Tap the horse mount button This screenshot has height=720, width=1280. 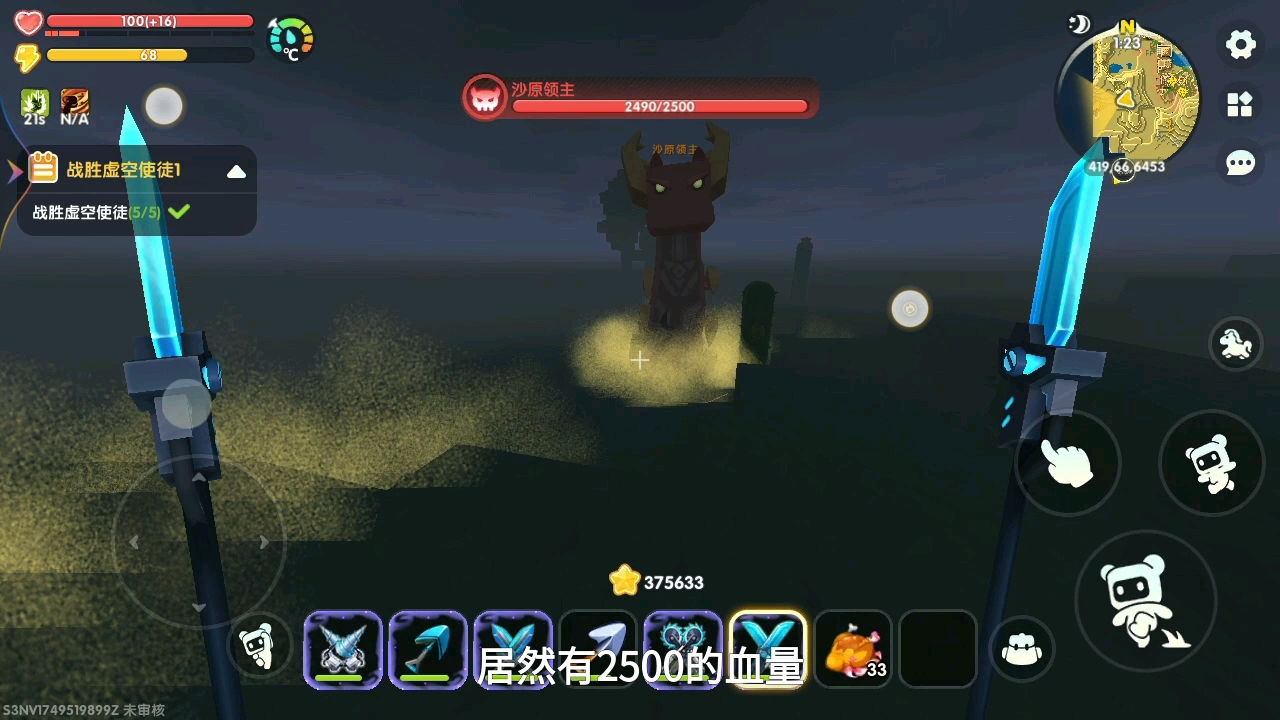tap(1236, 344)
